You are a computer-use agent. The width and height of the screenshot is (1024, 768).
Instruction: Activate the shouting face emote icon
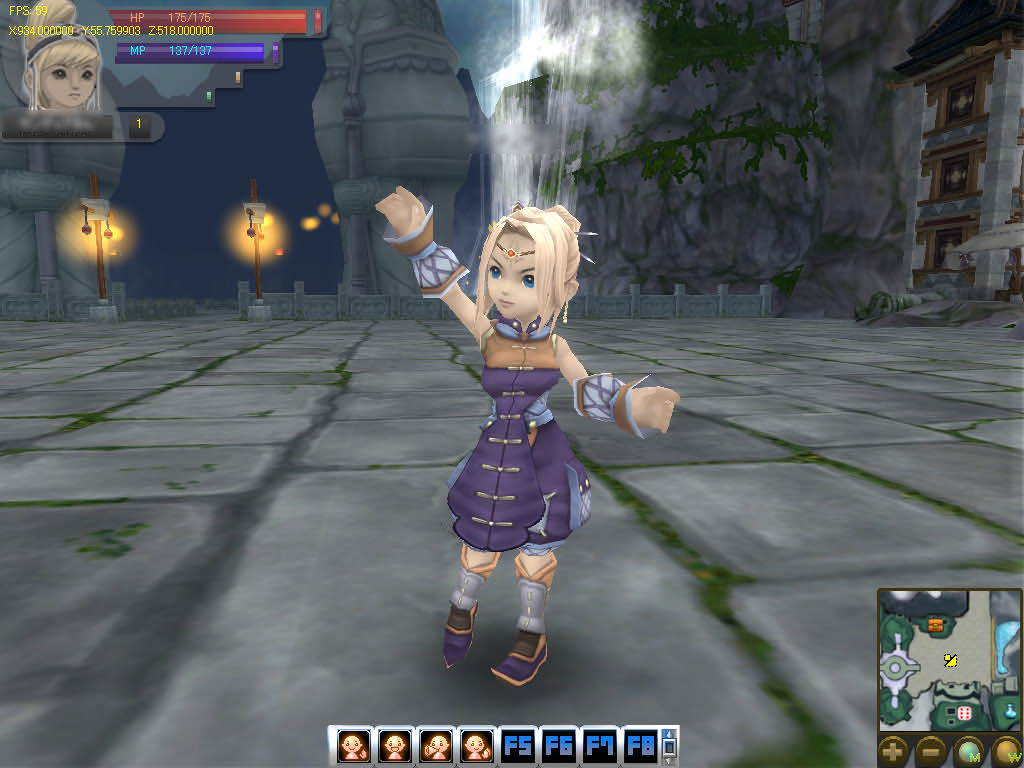pyautogui.click(x=435, y=746)
